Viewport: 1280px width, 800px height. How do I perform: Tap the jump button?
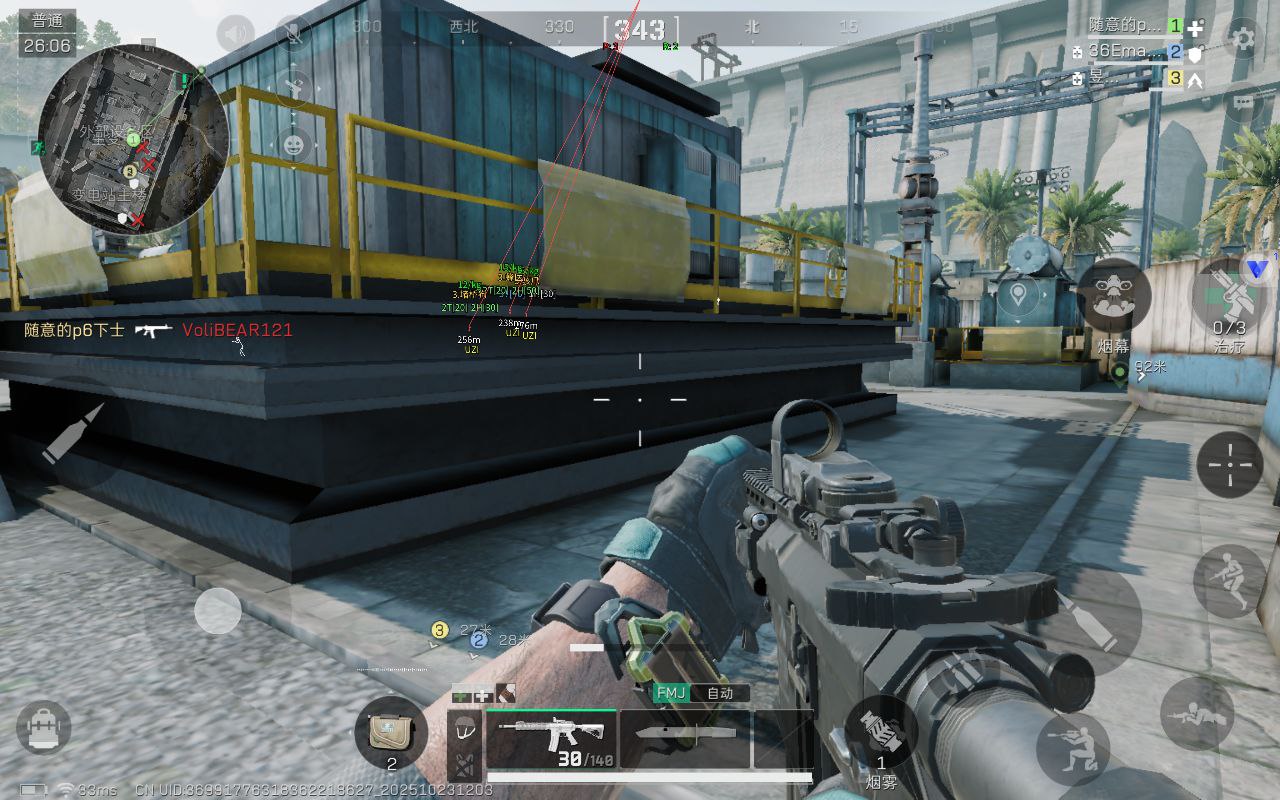(1230, 581)
